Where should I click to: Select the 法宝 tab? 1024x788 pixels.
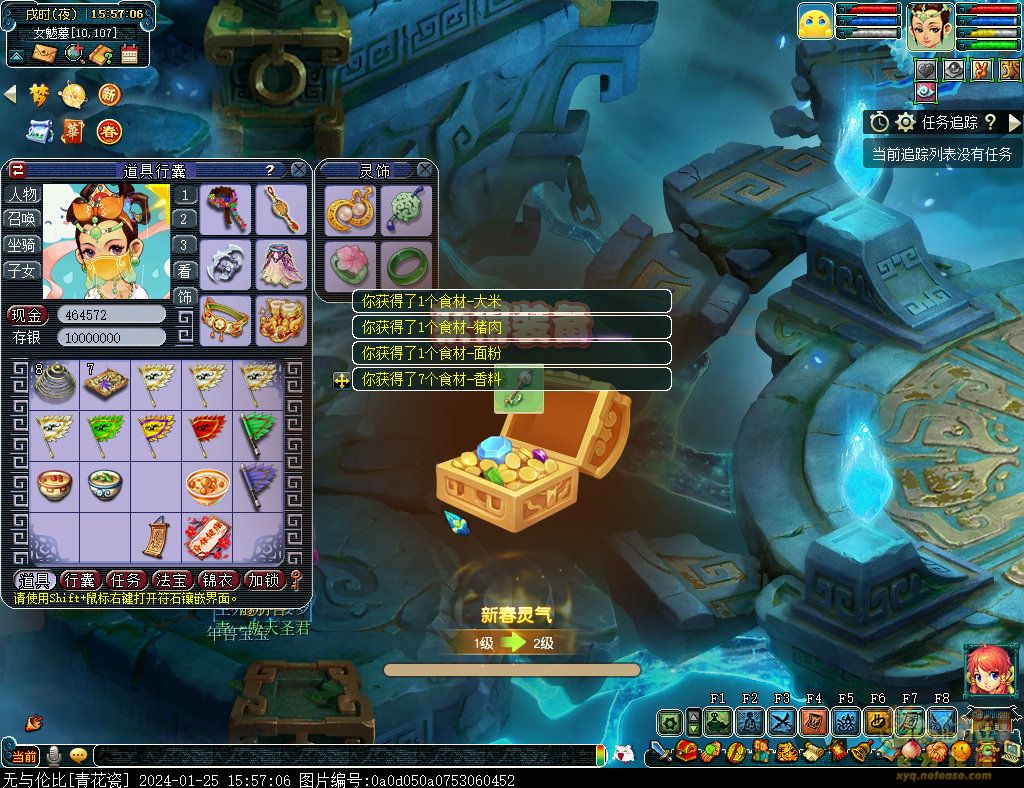tap(171, 580)
